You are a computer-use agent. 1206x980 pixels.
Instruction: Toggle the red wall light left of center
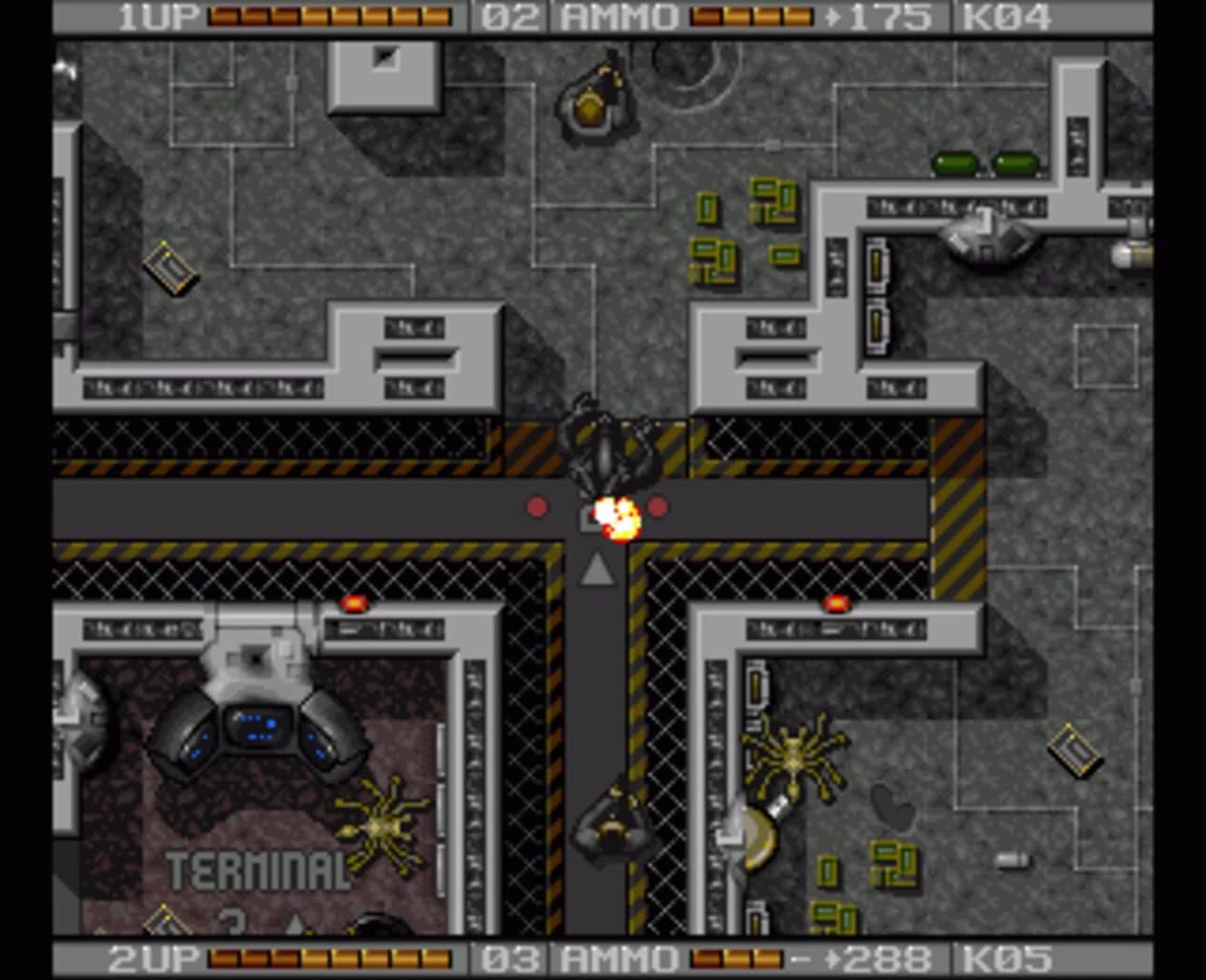354,602
